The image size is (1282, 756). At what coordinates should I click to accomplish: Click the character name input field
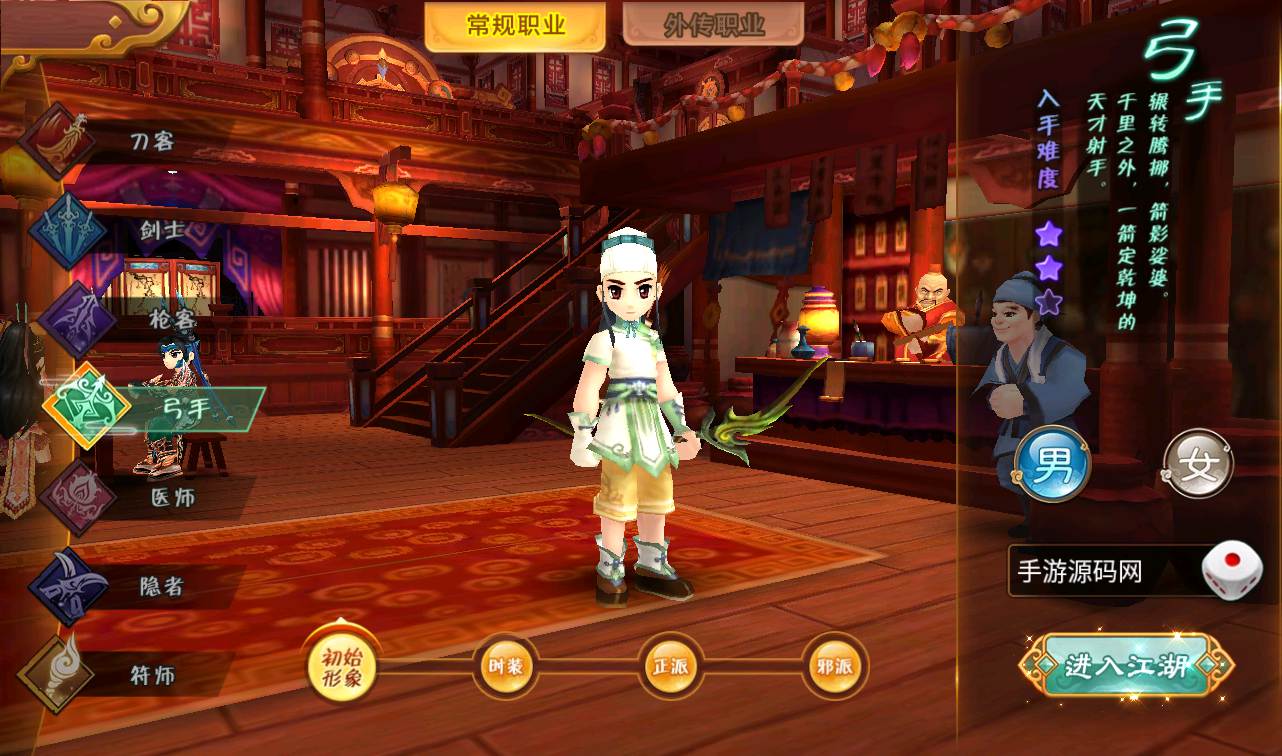[1102, 572]
